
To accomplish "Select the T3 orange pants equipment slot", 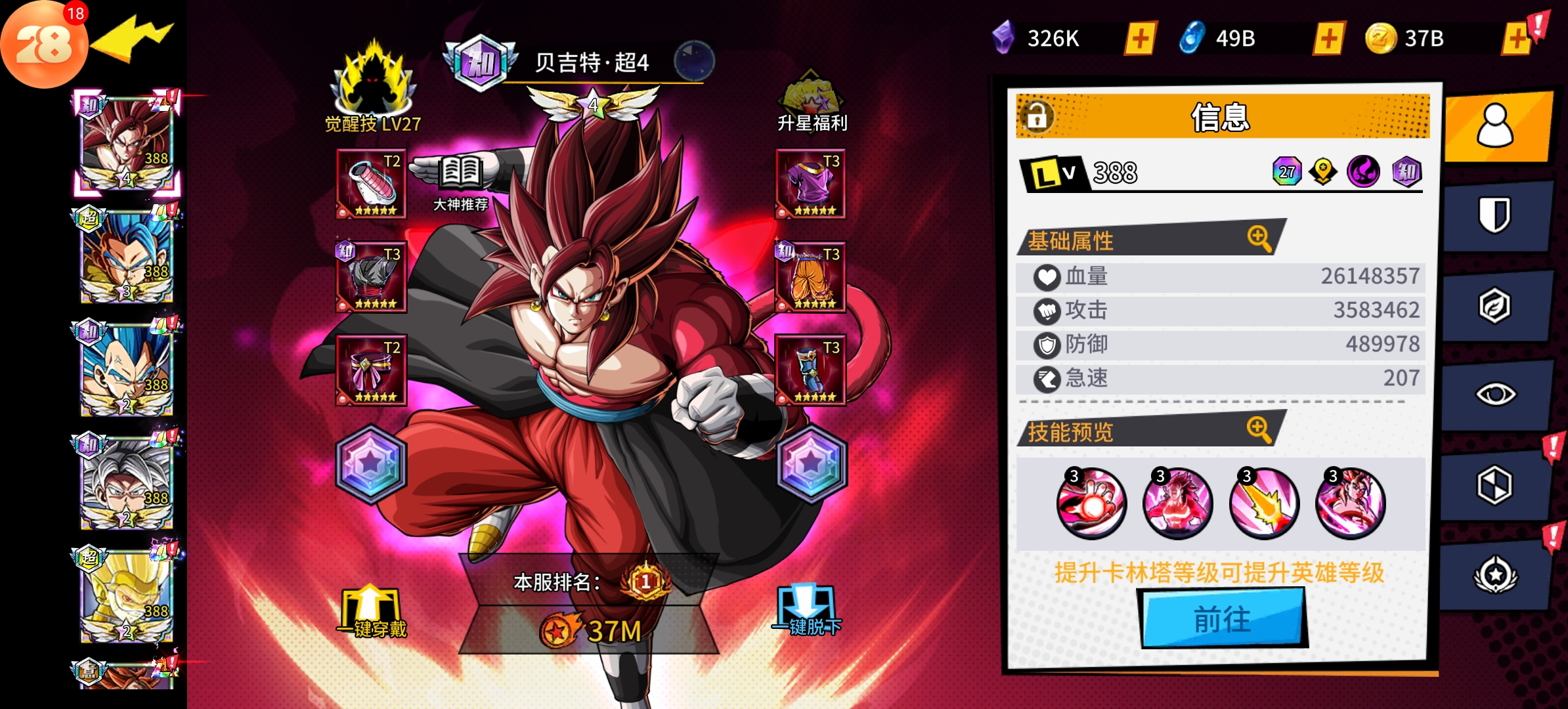I will [x=811, y=278].
